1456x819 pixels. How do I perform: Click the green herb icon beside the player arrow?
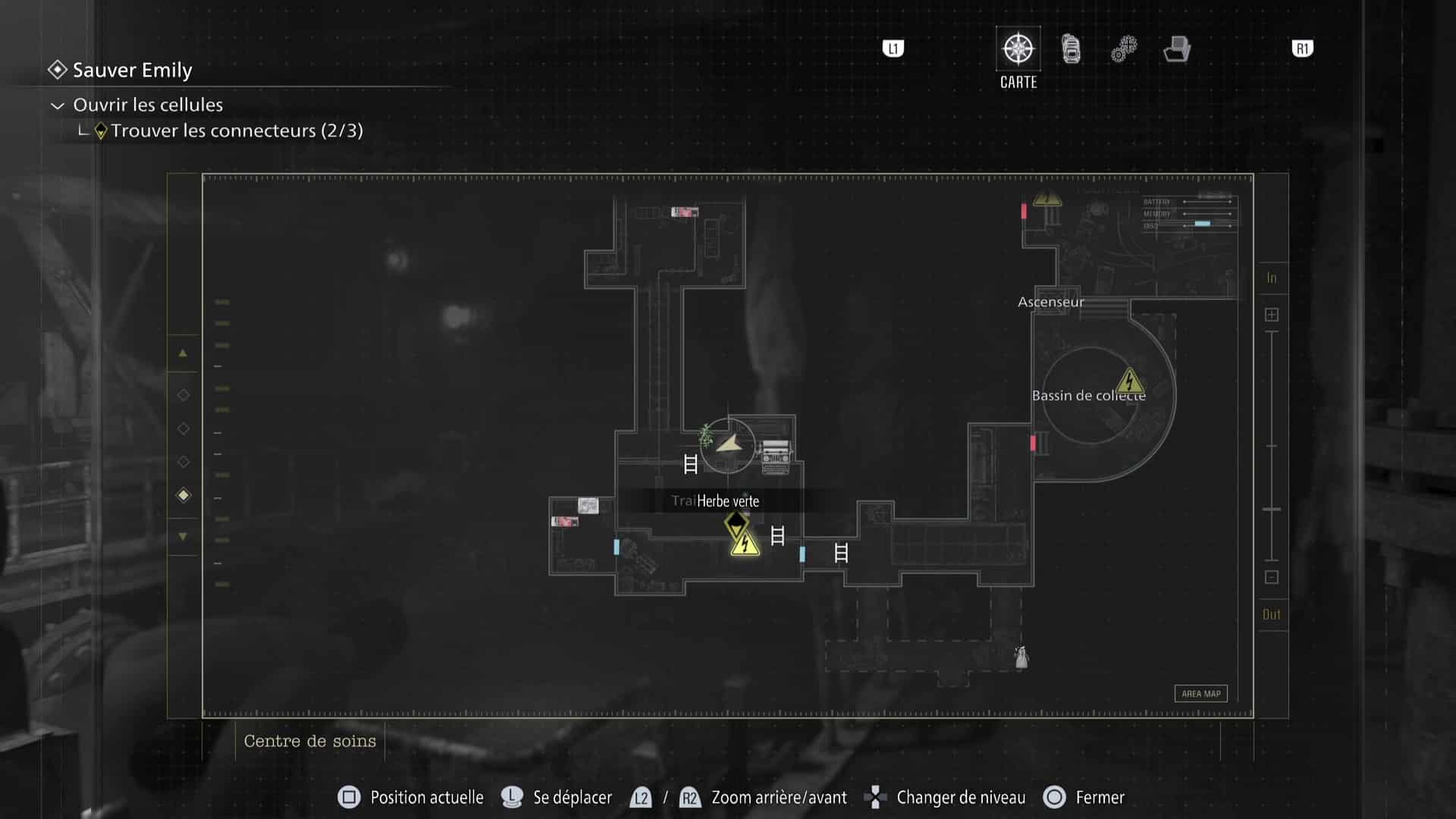pos(705,438)
